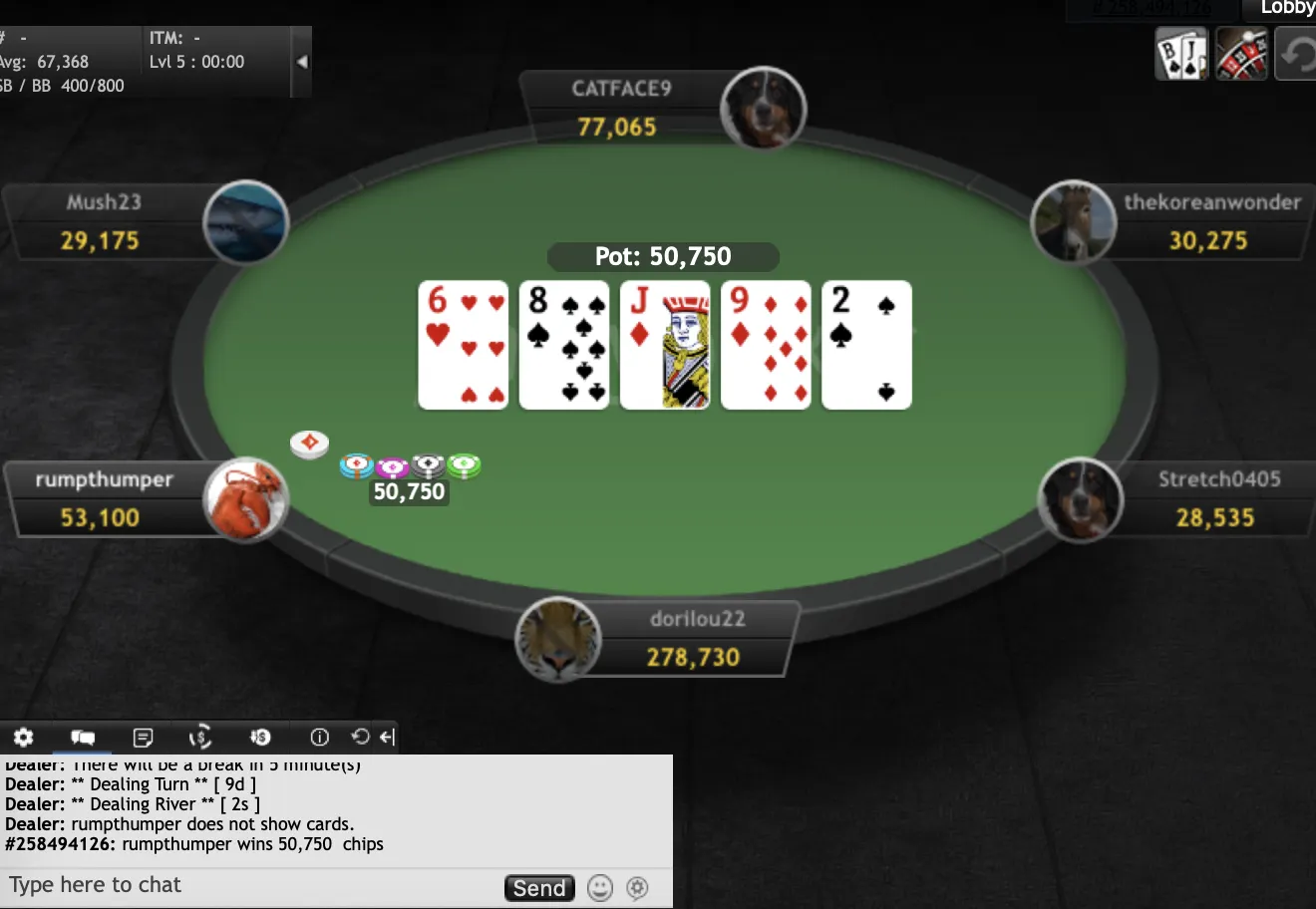Image resolution: width=1316 pixels, height=909 pixels.
Task: Show the table info icon
Action: pos(319,738)
